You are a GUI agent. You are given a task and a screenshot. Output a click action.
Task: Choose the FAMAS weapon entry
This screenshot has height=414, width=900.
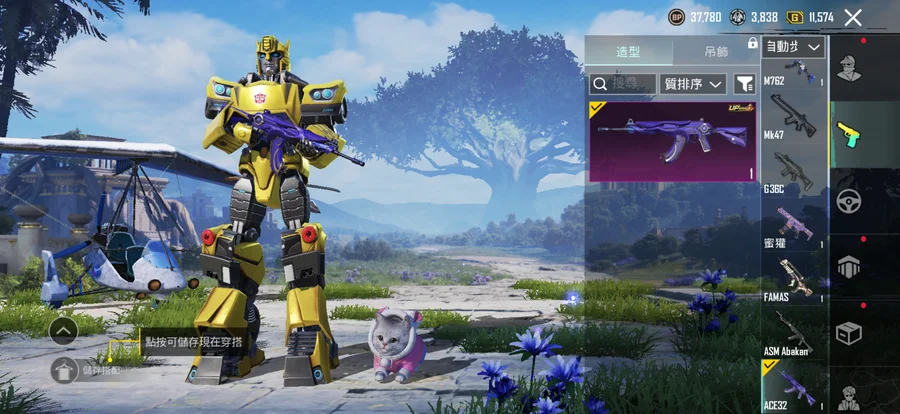[794, 278]
